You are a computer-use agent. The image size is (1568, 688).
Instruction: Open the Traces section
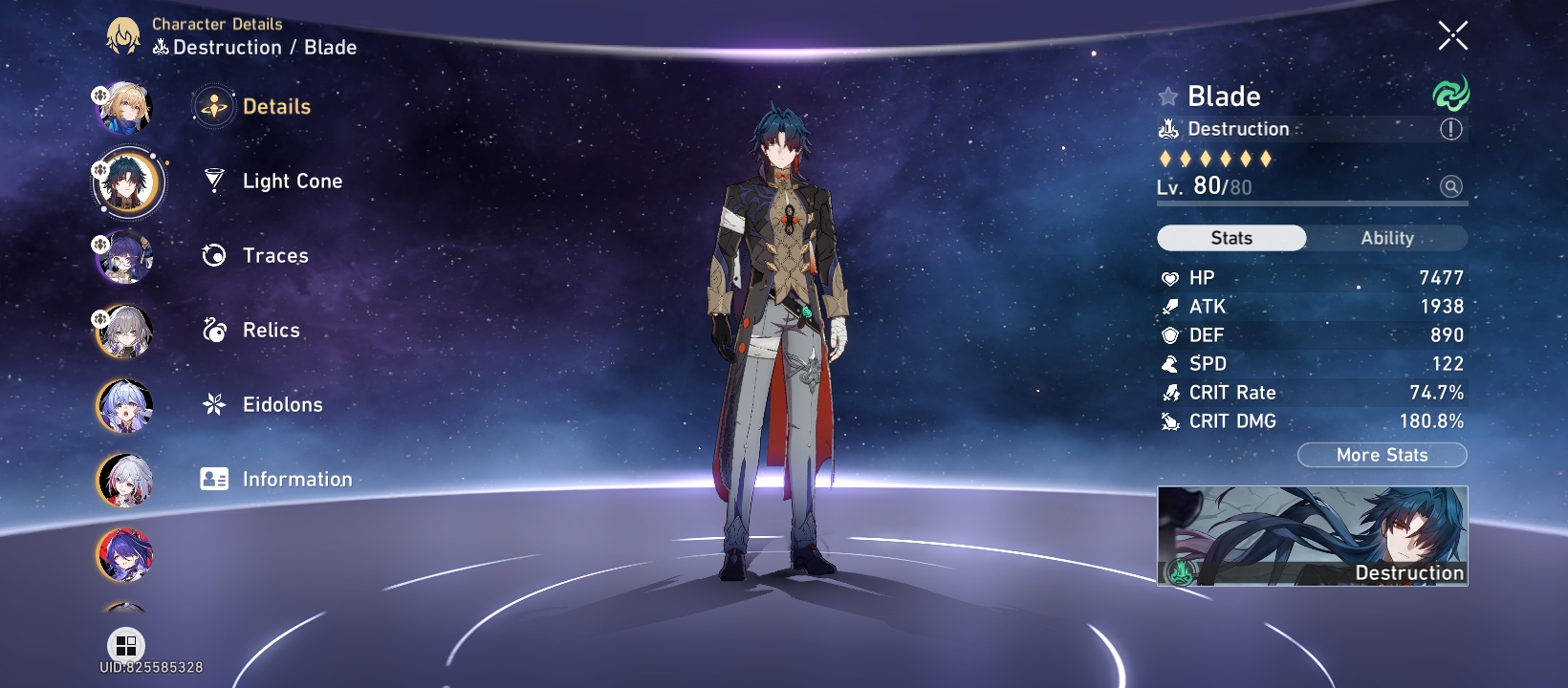click(x=275, y=255)
